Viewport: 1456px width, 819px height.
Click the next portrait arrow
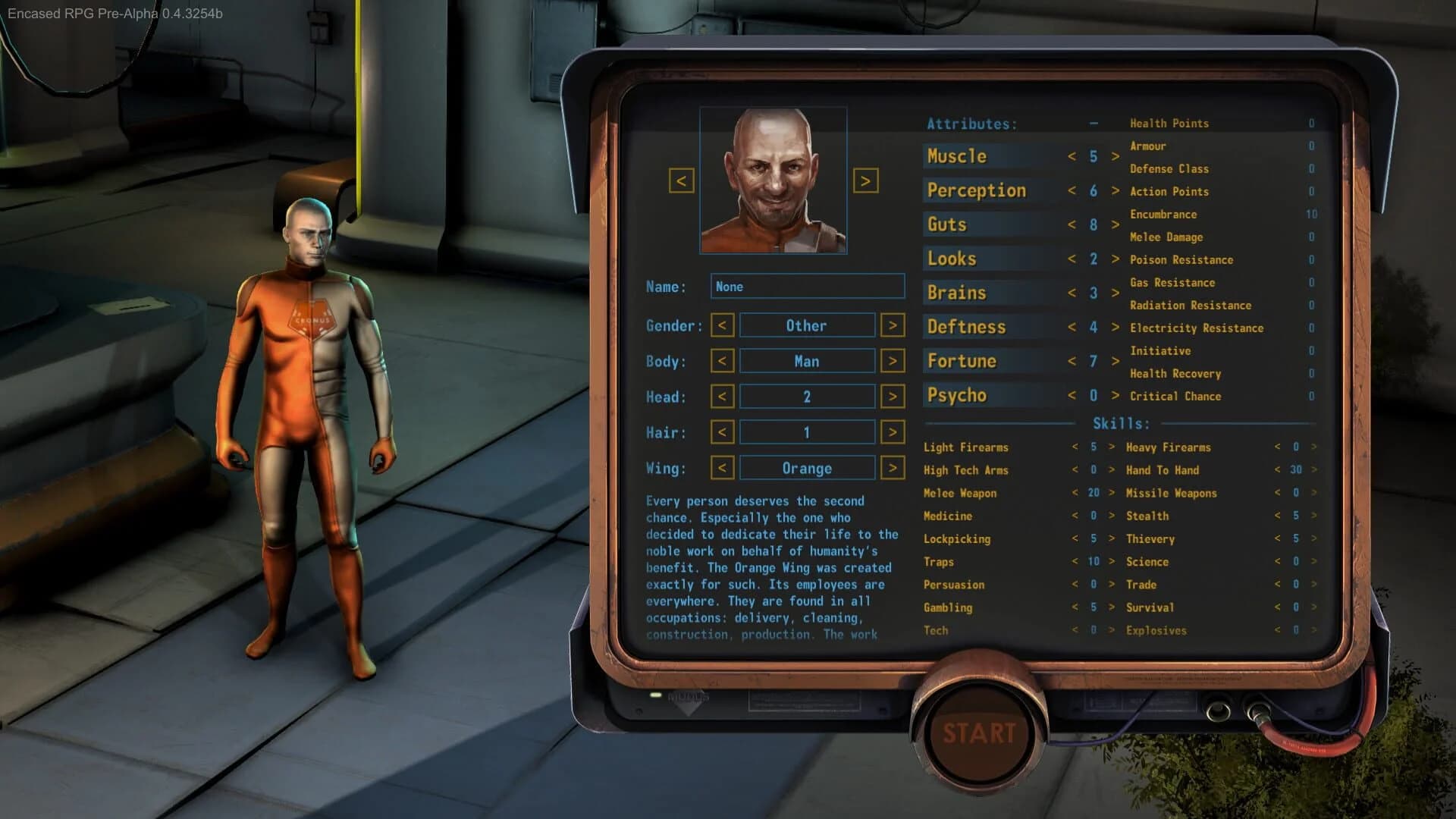click(865, 182)
